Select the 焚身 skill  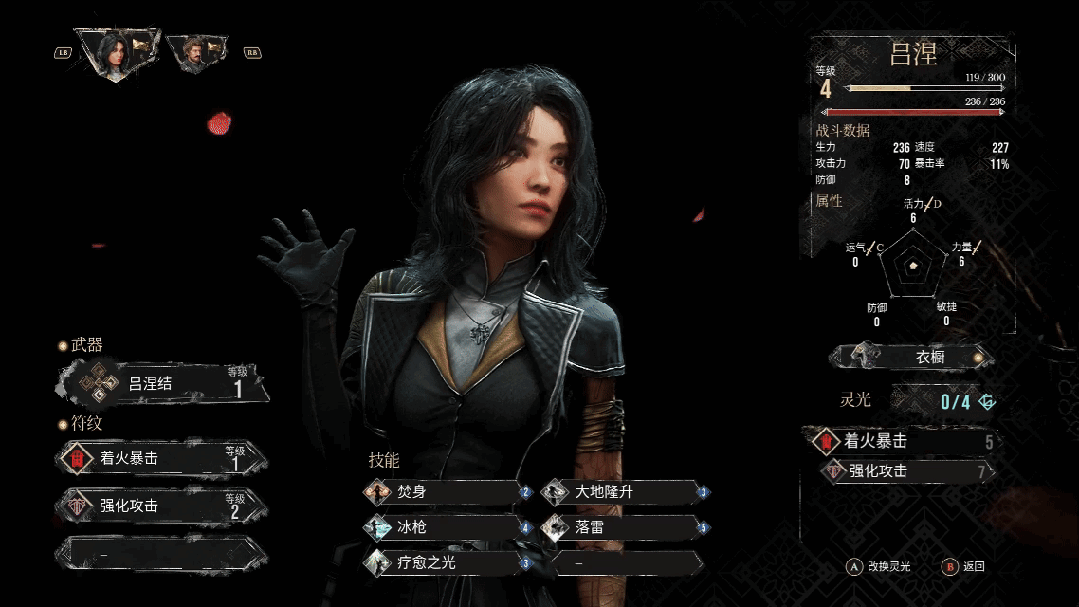(x=446, y=492)
